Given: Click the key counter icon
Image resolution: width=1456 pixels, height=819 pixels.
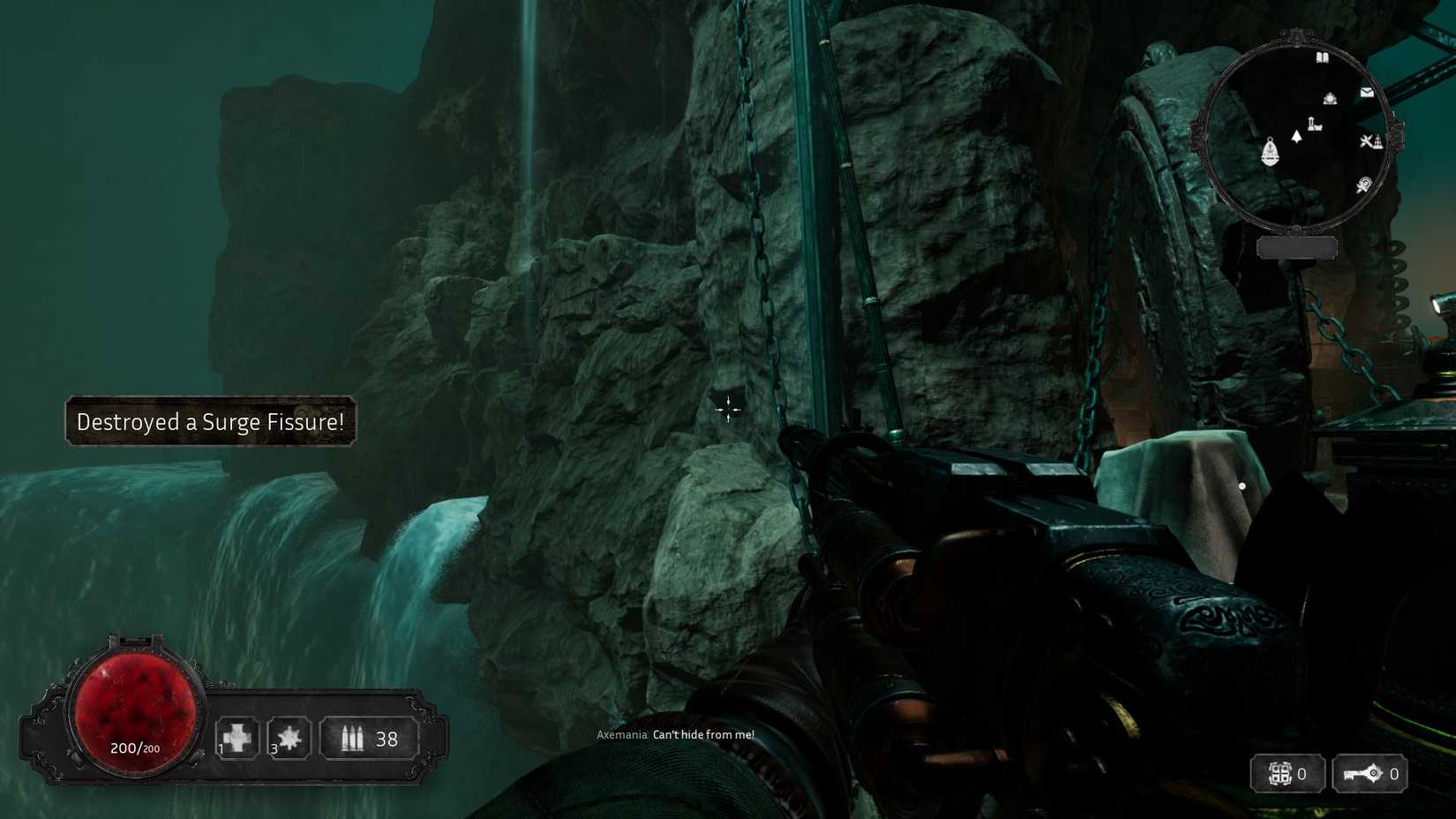Looking at the screenshot, I should pos(1362,774).
